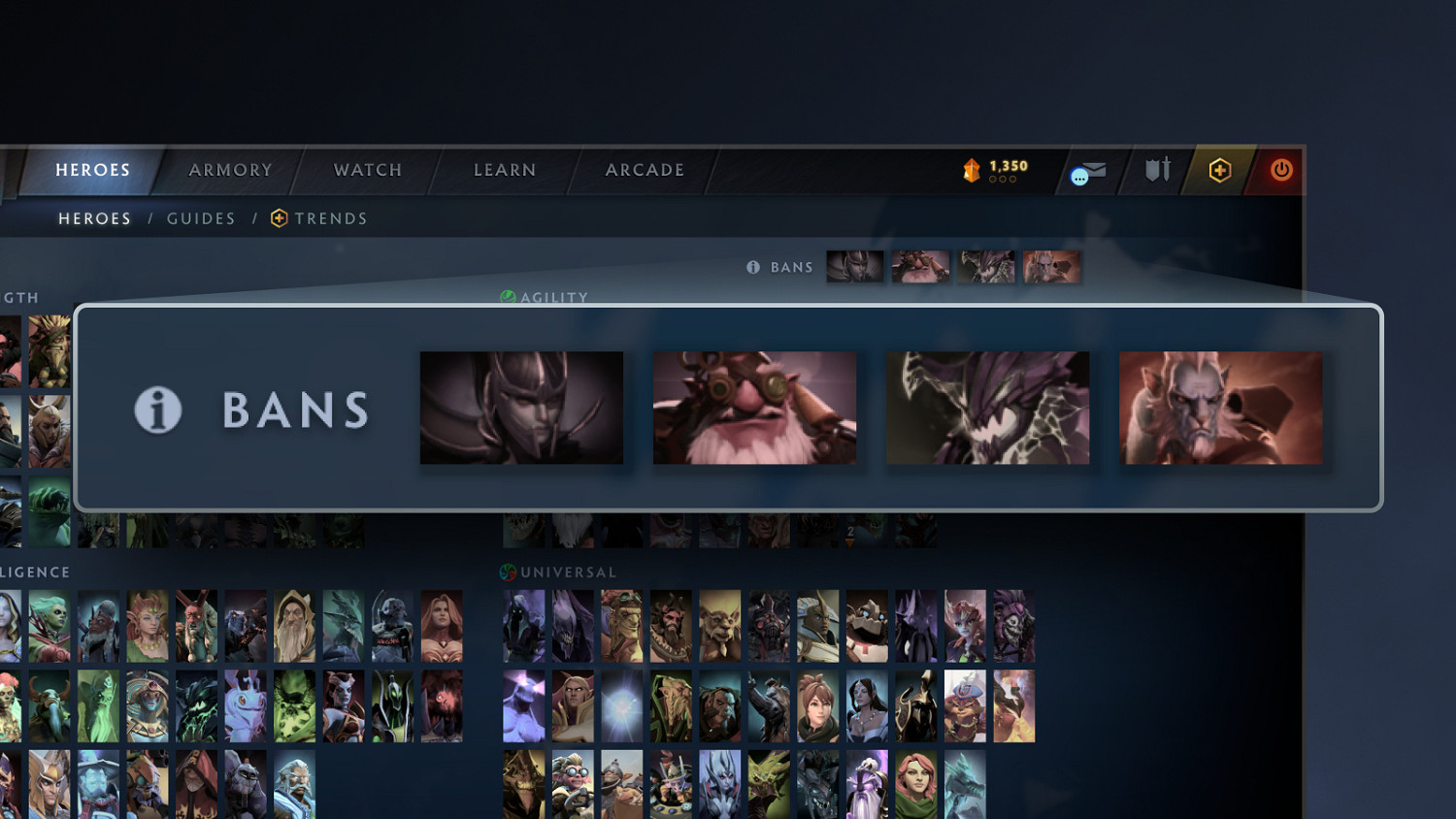Click the blue unread message bubble
1456x819 pixels.
pos(1080,175)
